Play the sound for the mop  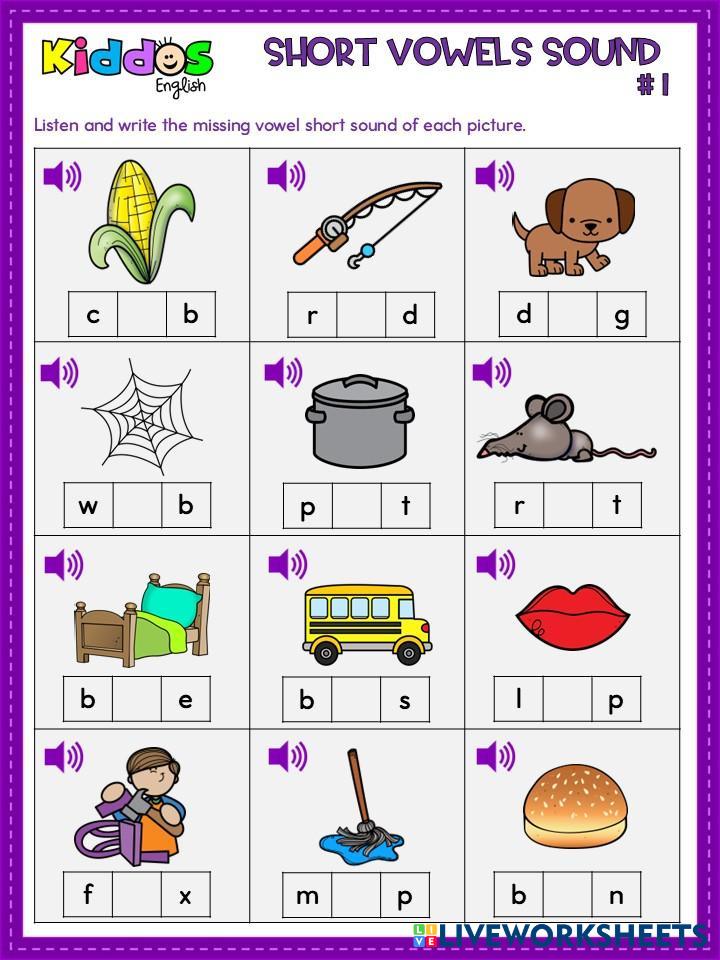(287, 757)
